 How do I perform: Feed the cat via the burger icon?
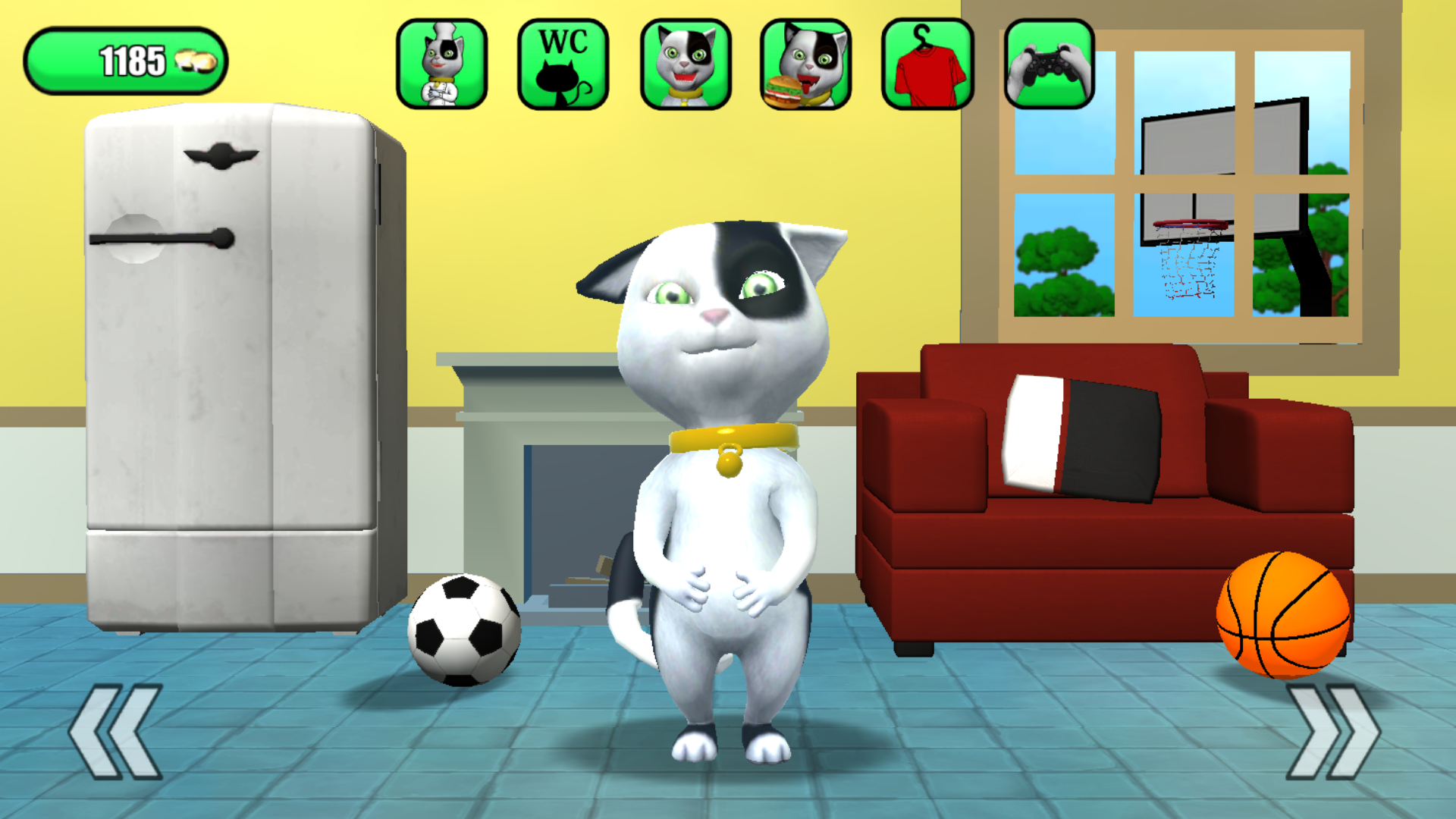[806, 63]
